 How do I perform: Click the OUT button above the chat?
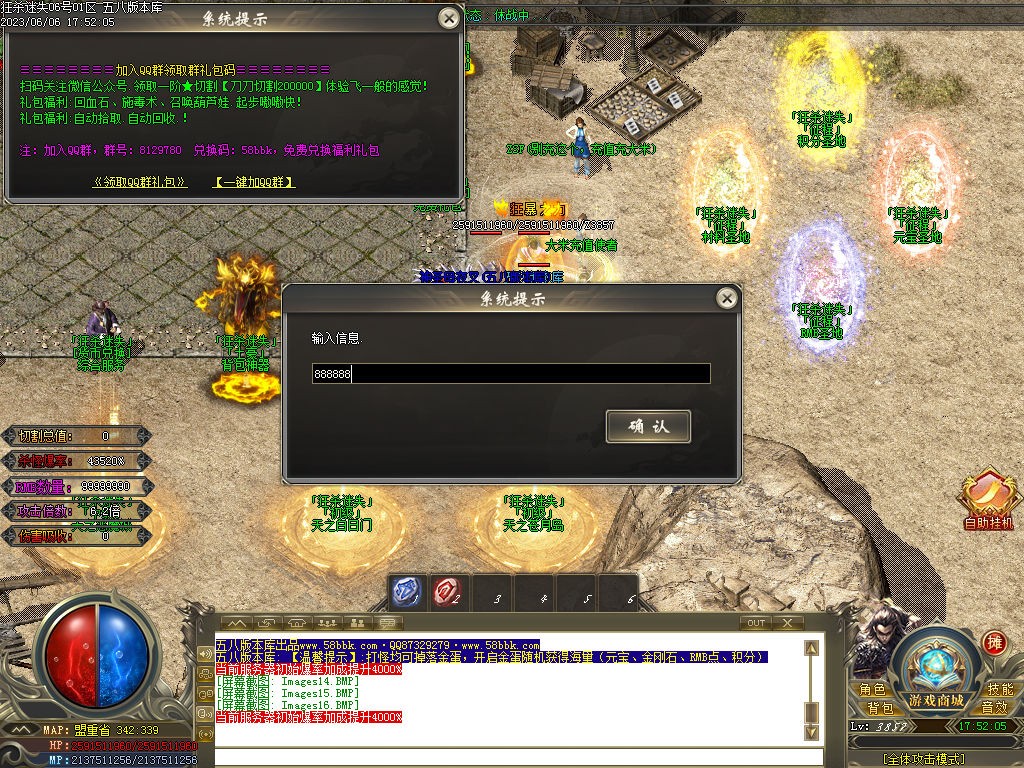coord(756,623)
